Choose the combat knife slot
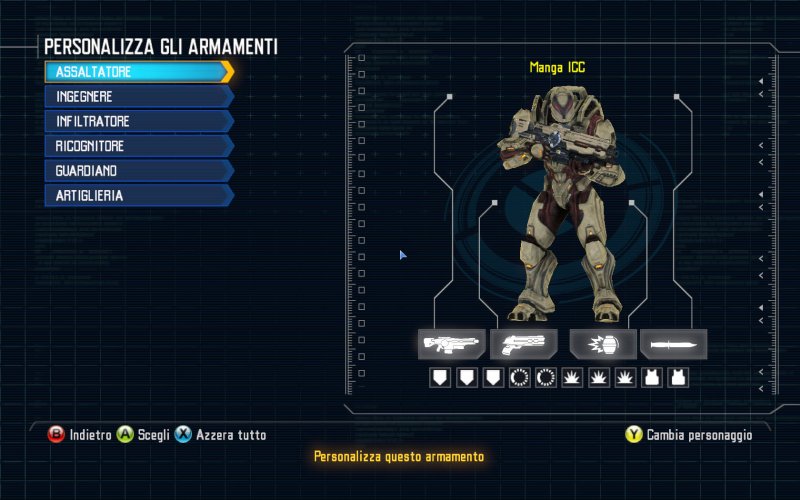This screenshot has width=800, height=500. [673, 344]
